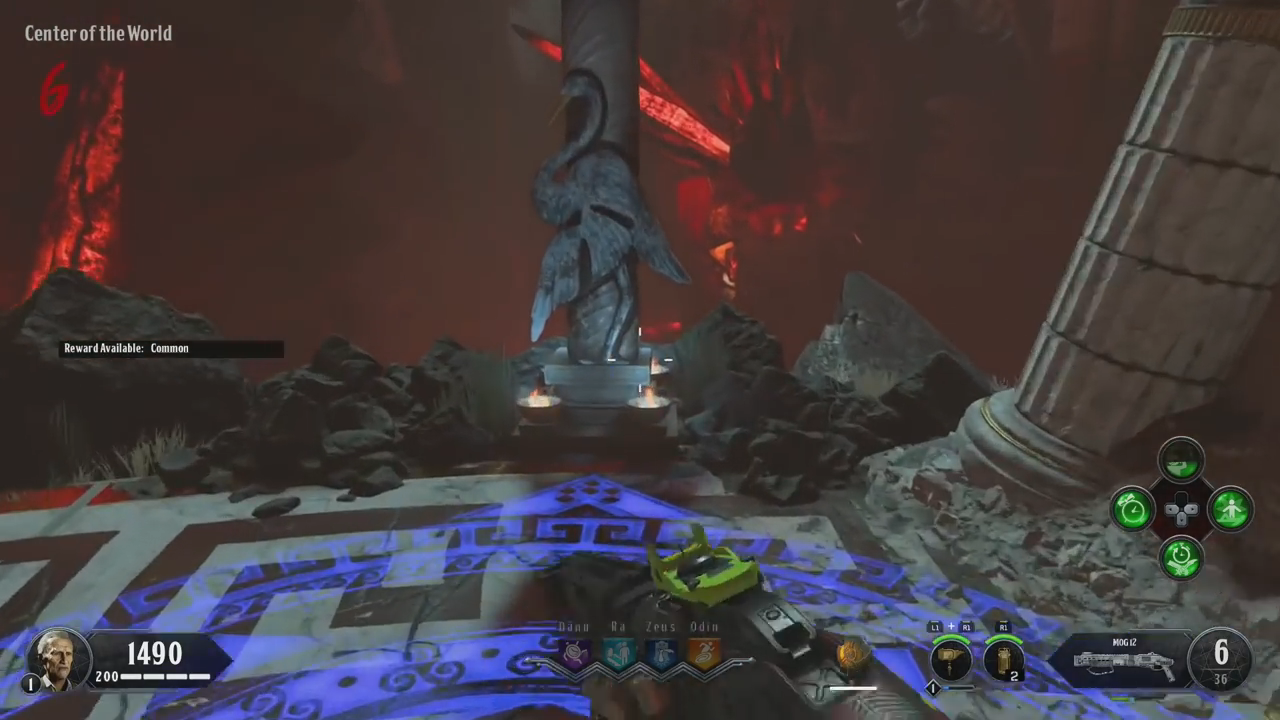The height and width of the screenshot is (720, 1280).
Task: Activate the stopwatch elixir at bottom
Action: 1181,557
